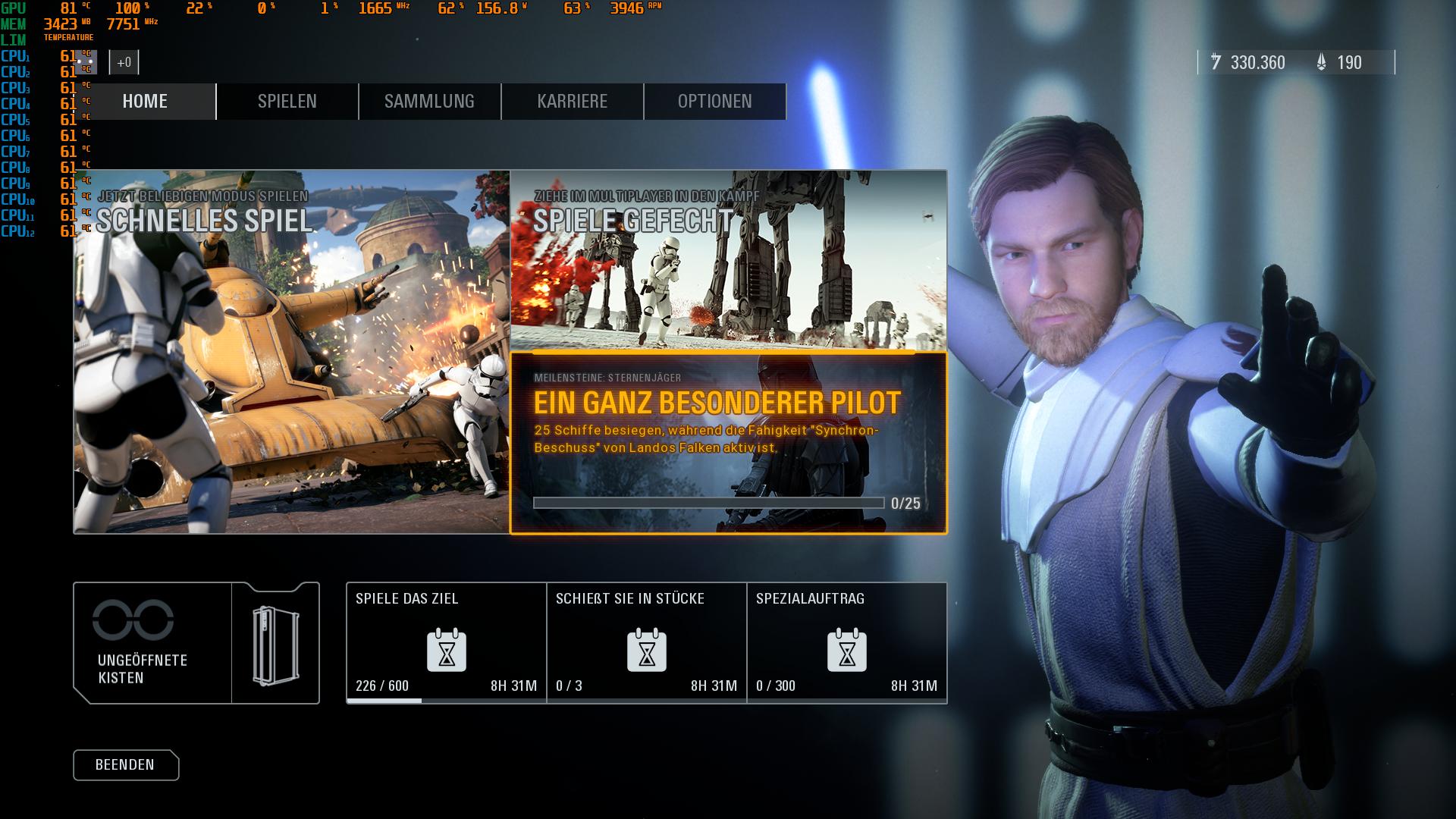Click the +0 button in the monitoring overlay

(124, 62)
